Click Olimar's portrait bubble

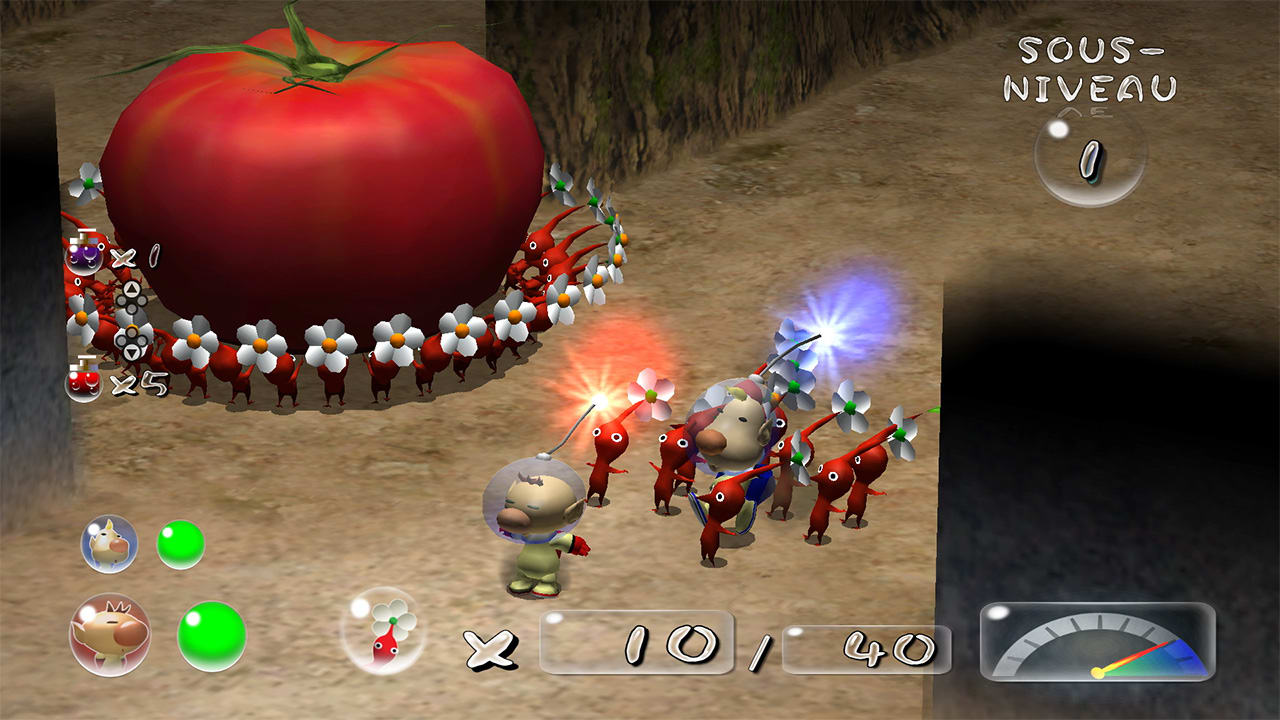105,635
